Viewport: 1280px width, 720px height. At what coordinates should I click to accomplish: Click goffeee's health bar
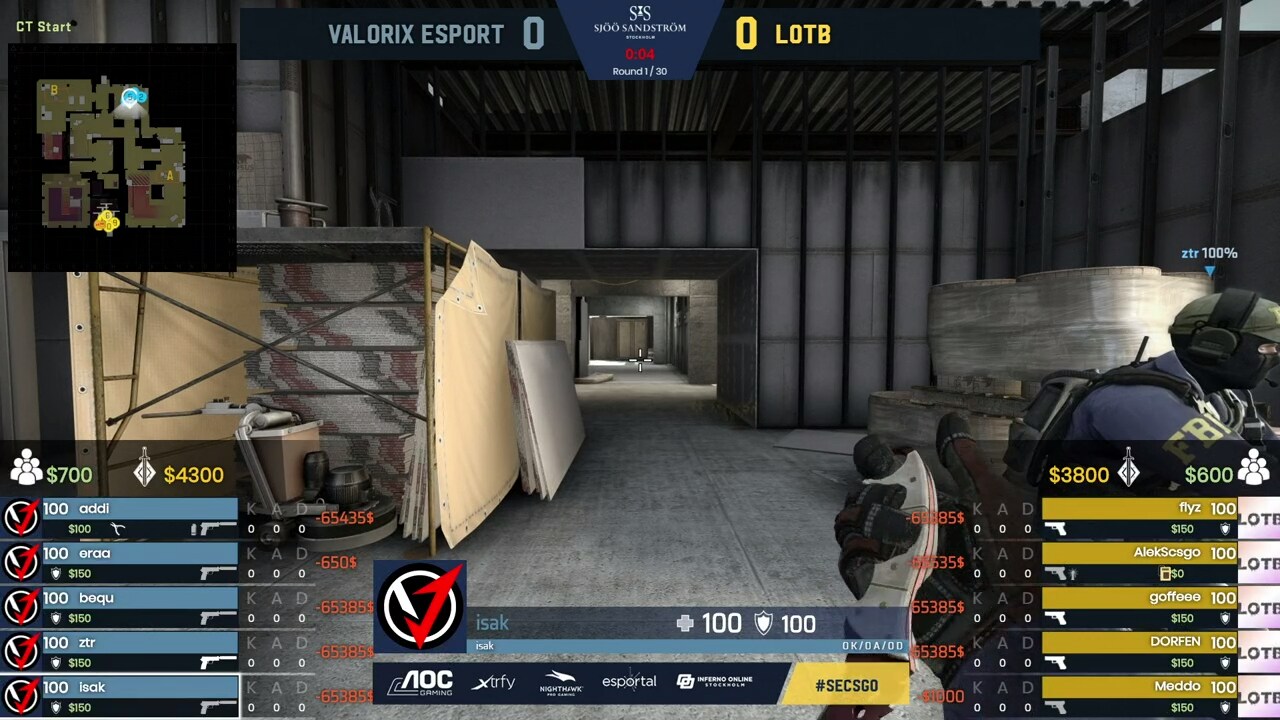(1140, 597)
